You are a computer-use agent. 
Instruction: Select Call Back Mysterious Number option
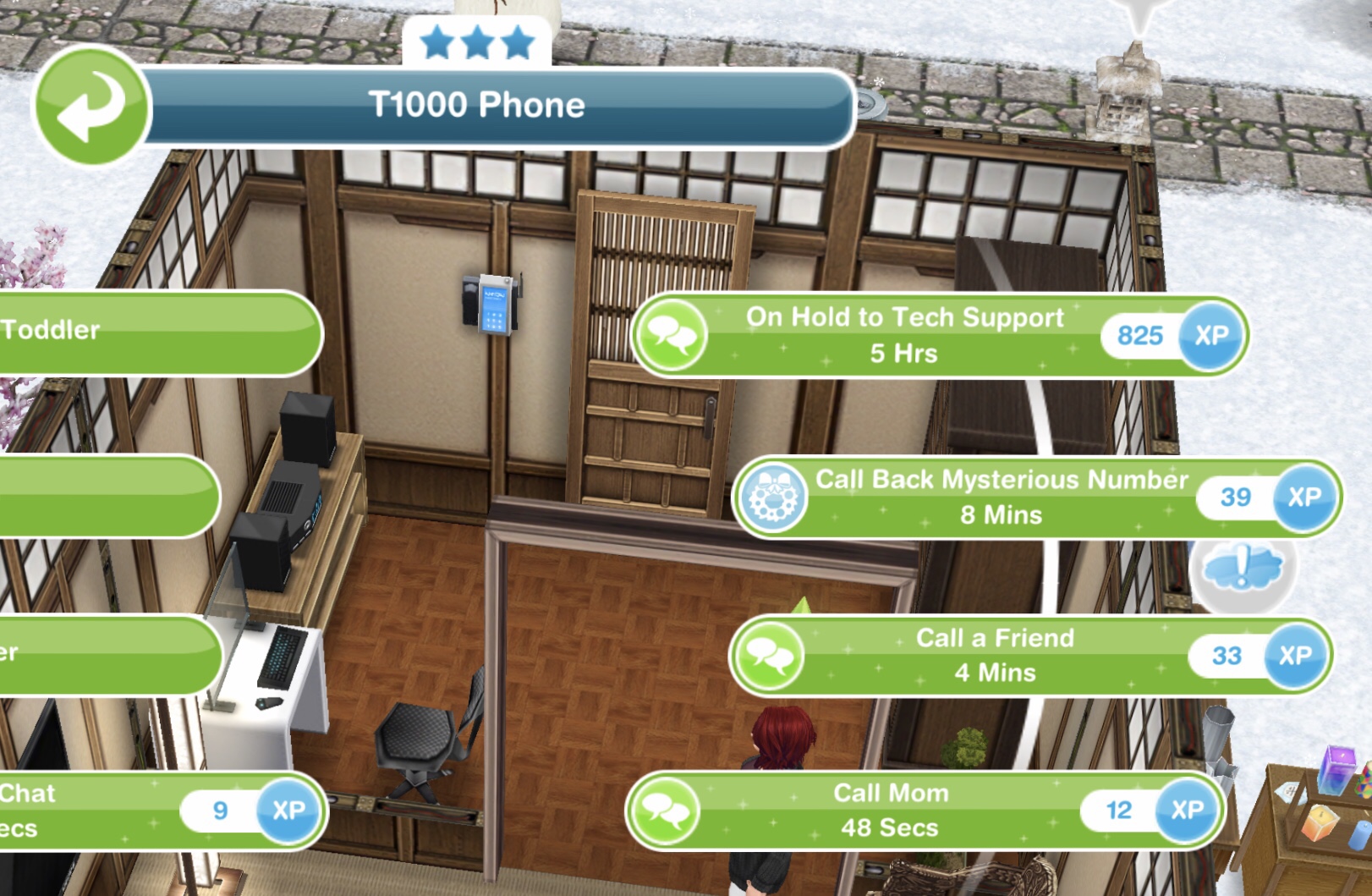pyautogui.click(x=1002, y=497)
